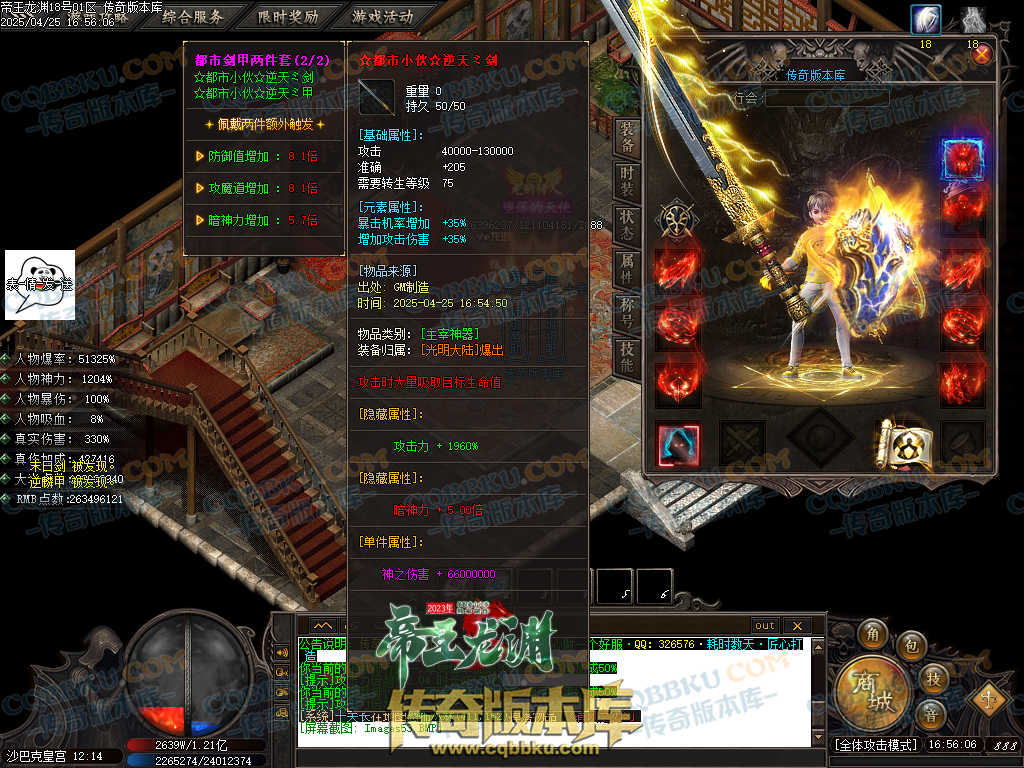Open the 技 skills button
This screenshot has height=768, width=1024.
pyautogui.click(x=933, y=678)
